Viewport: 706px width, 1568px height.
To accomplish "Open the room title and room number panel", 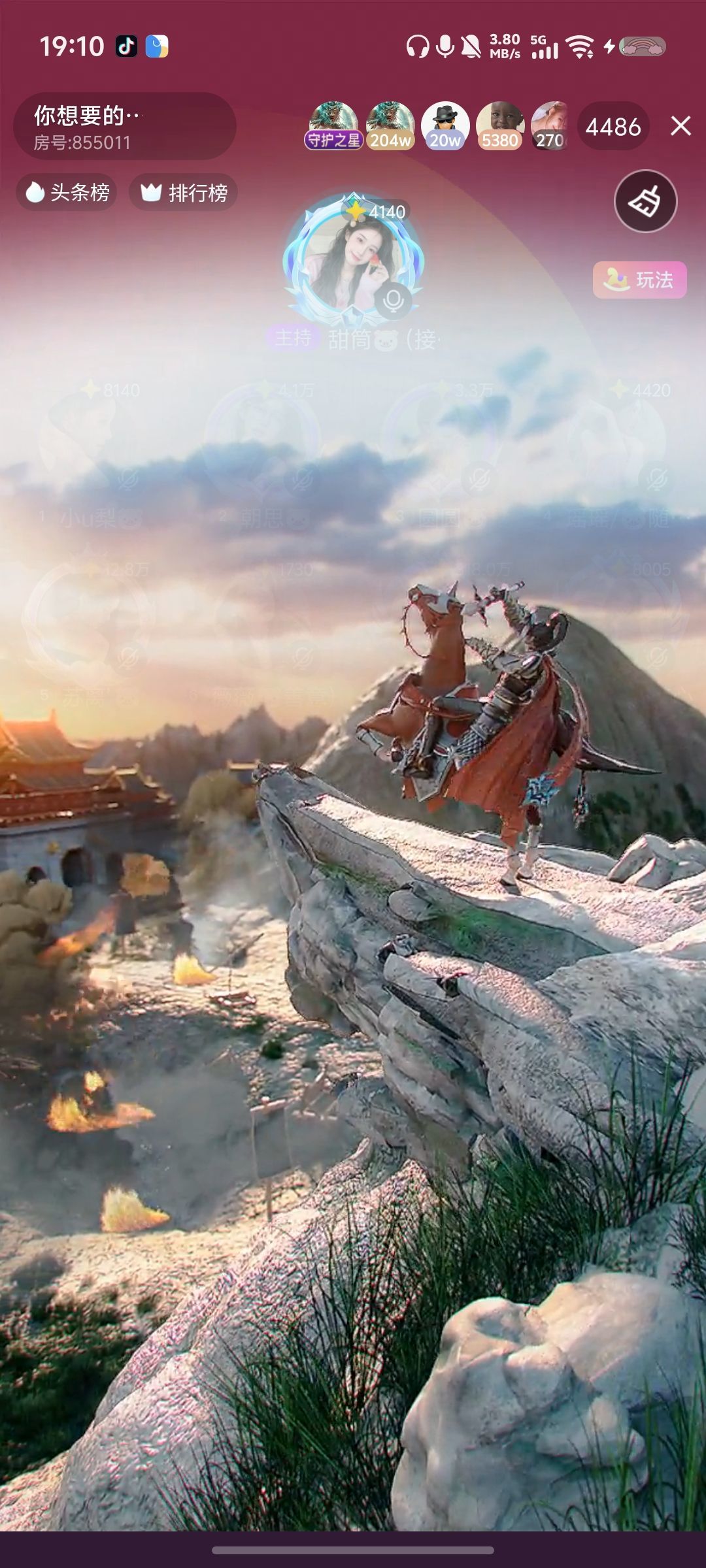I will tap(124, 127).
